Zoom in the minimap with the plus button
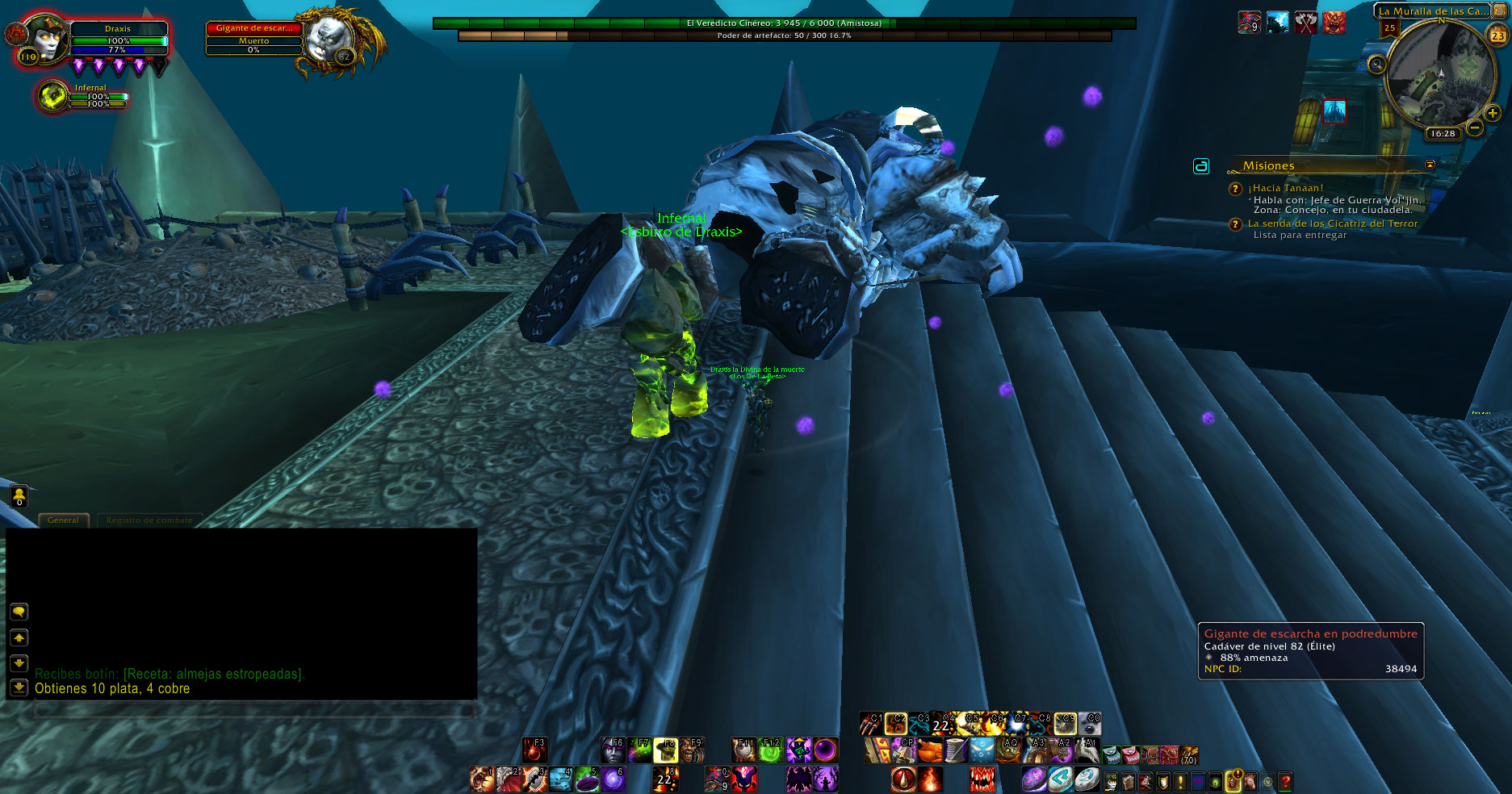 point(1492,114)
